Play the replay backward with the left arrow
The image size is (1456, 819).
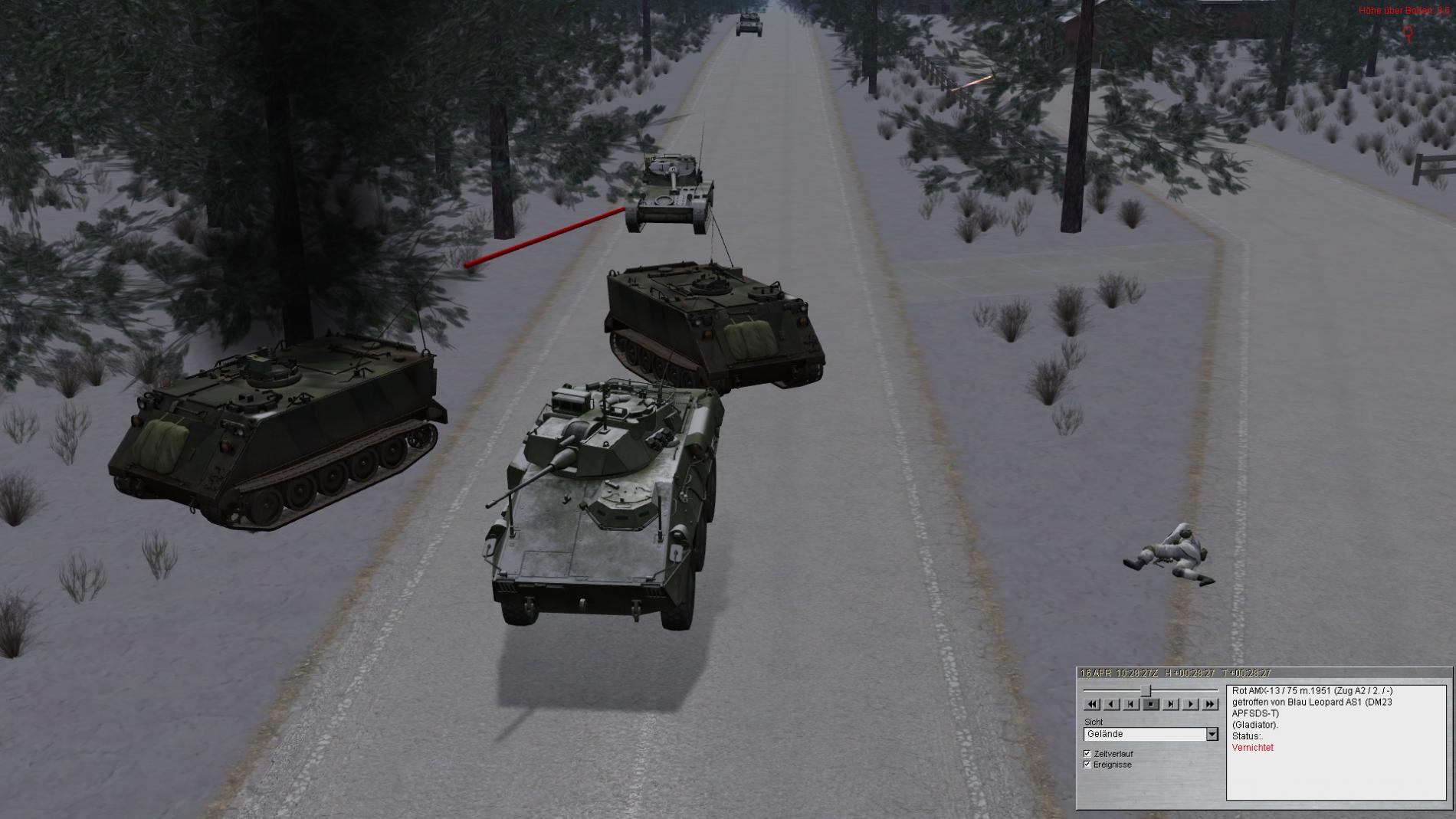tap(1112, 704)
